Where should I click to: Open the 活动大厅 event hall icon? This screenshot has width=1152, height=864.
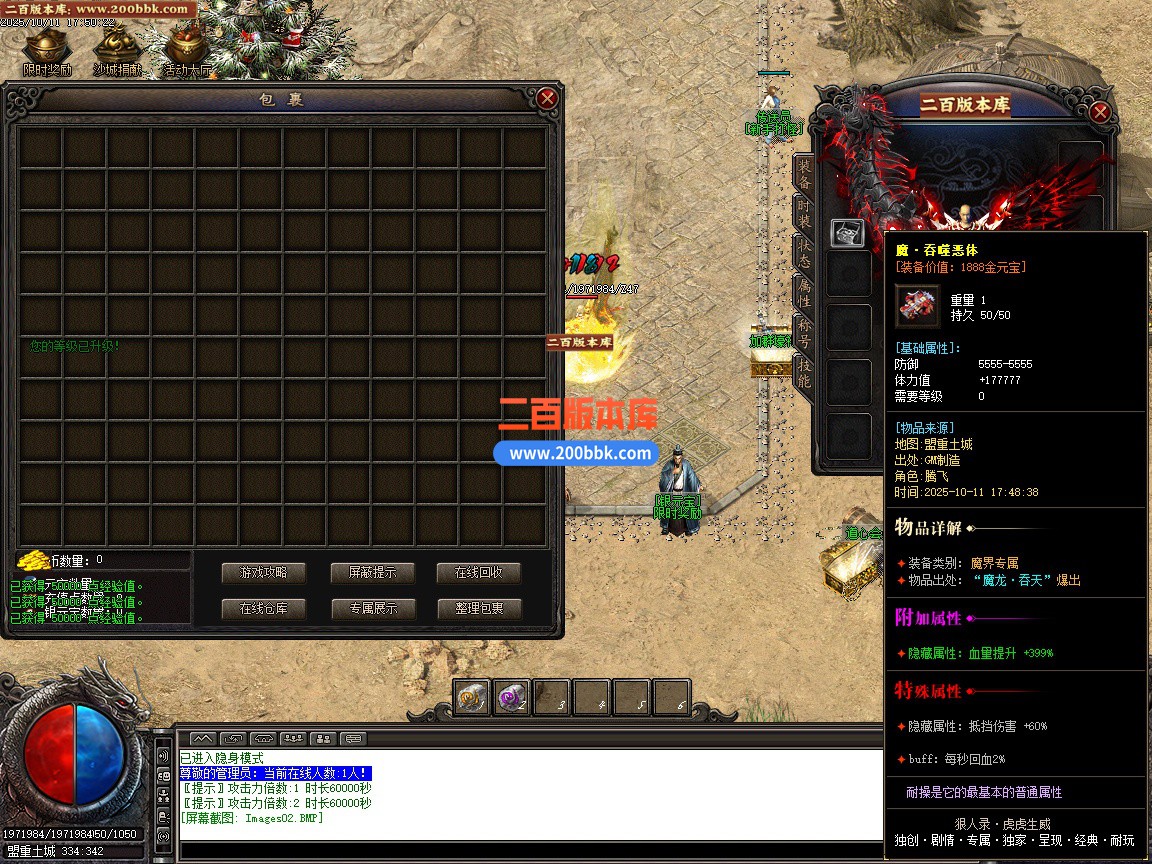point(186,50)
